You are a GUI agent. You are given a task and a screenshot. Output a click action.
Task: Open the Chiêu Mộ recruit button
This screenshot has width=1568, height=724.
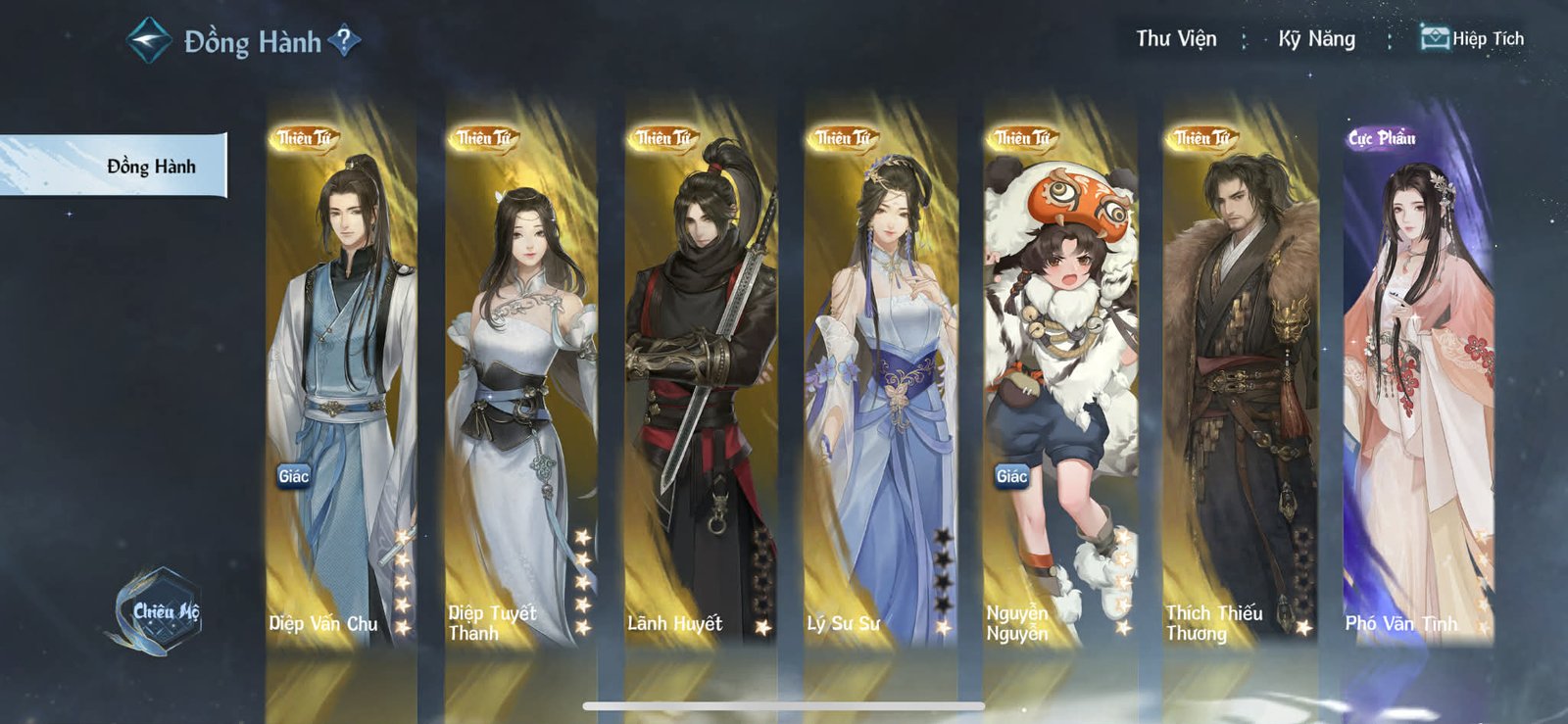pyautogui.click(x=158, y=611)
